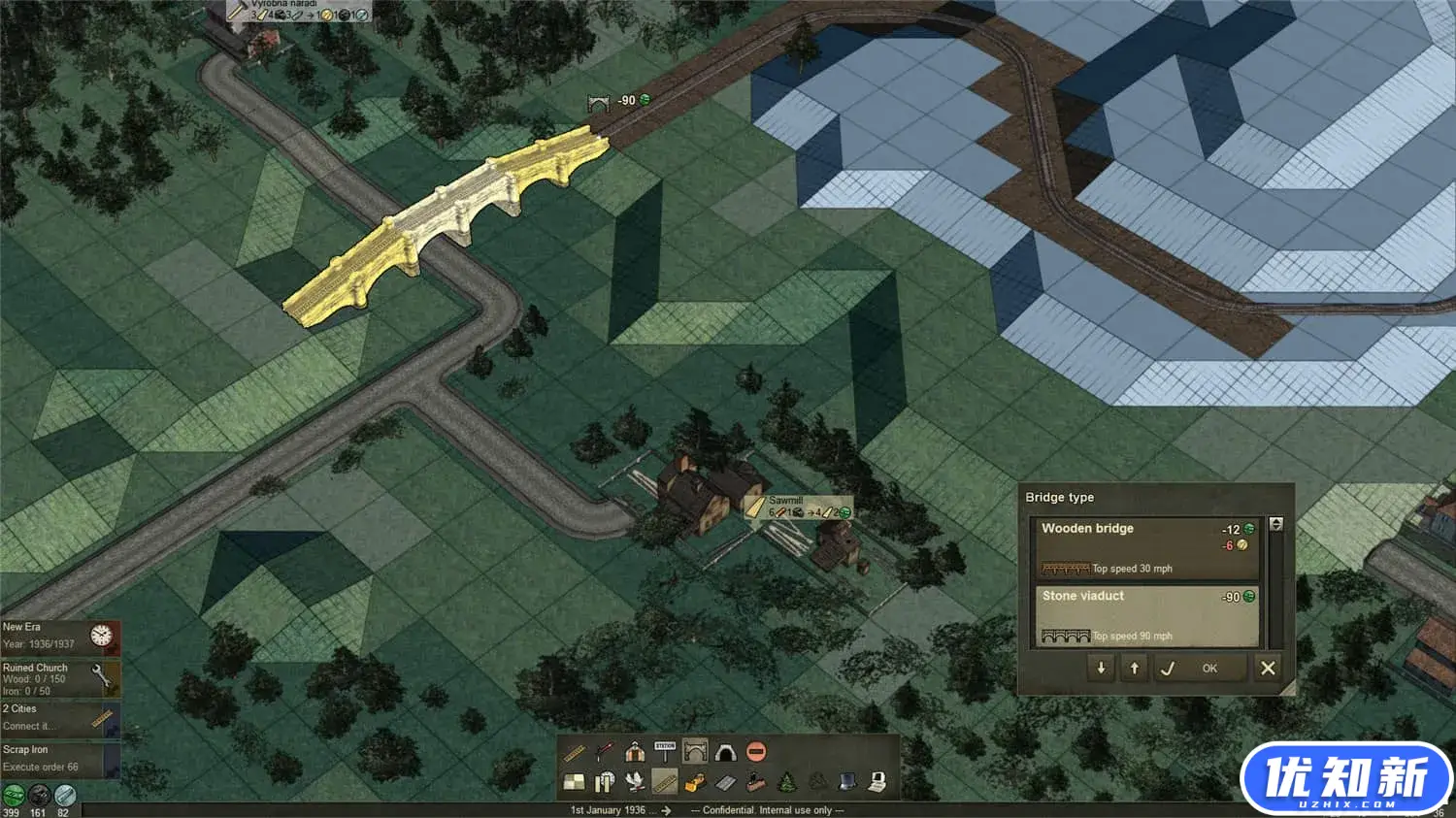
Task: Select the train depot building tool
Action: click(635, 751)
